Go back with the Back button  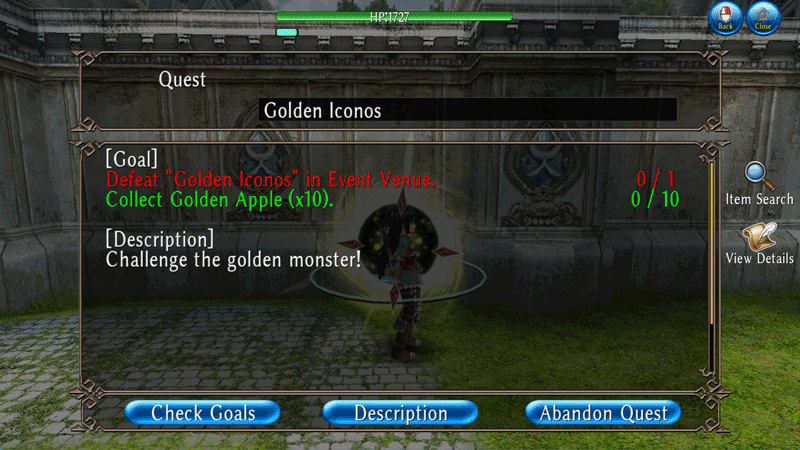(725, 18)
